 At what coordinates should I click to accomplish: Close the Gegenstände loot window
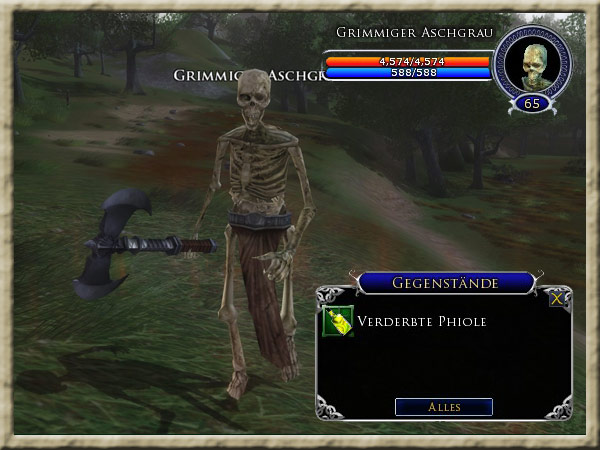click(x=558, y=298)
